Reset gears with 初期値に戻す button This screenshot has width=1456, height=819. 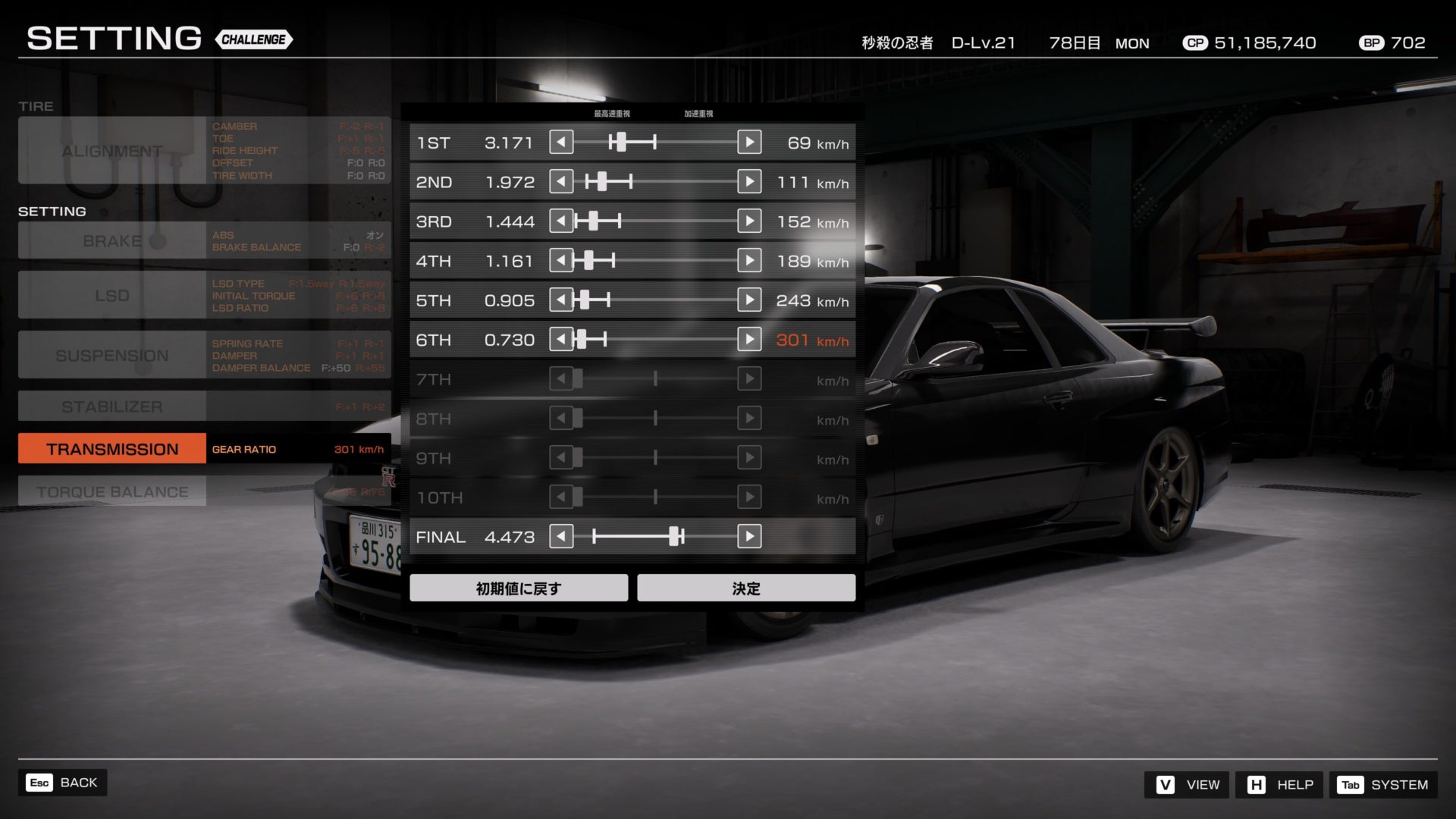click(x=519, y=588)
